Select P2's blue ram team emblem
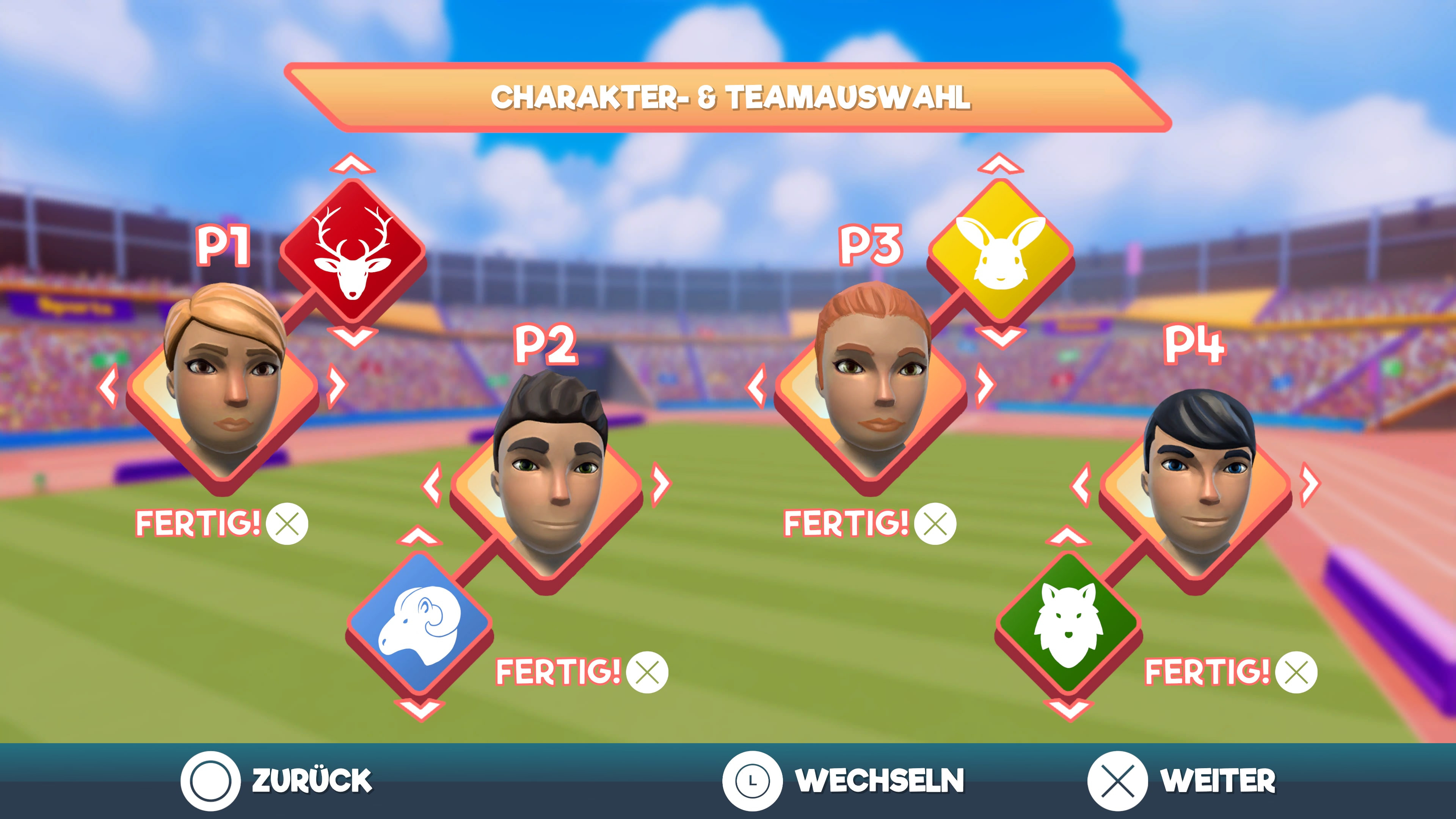1456x819 pixels. click(x=419, y=623)
